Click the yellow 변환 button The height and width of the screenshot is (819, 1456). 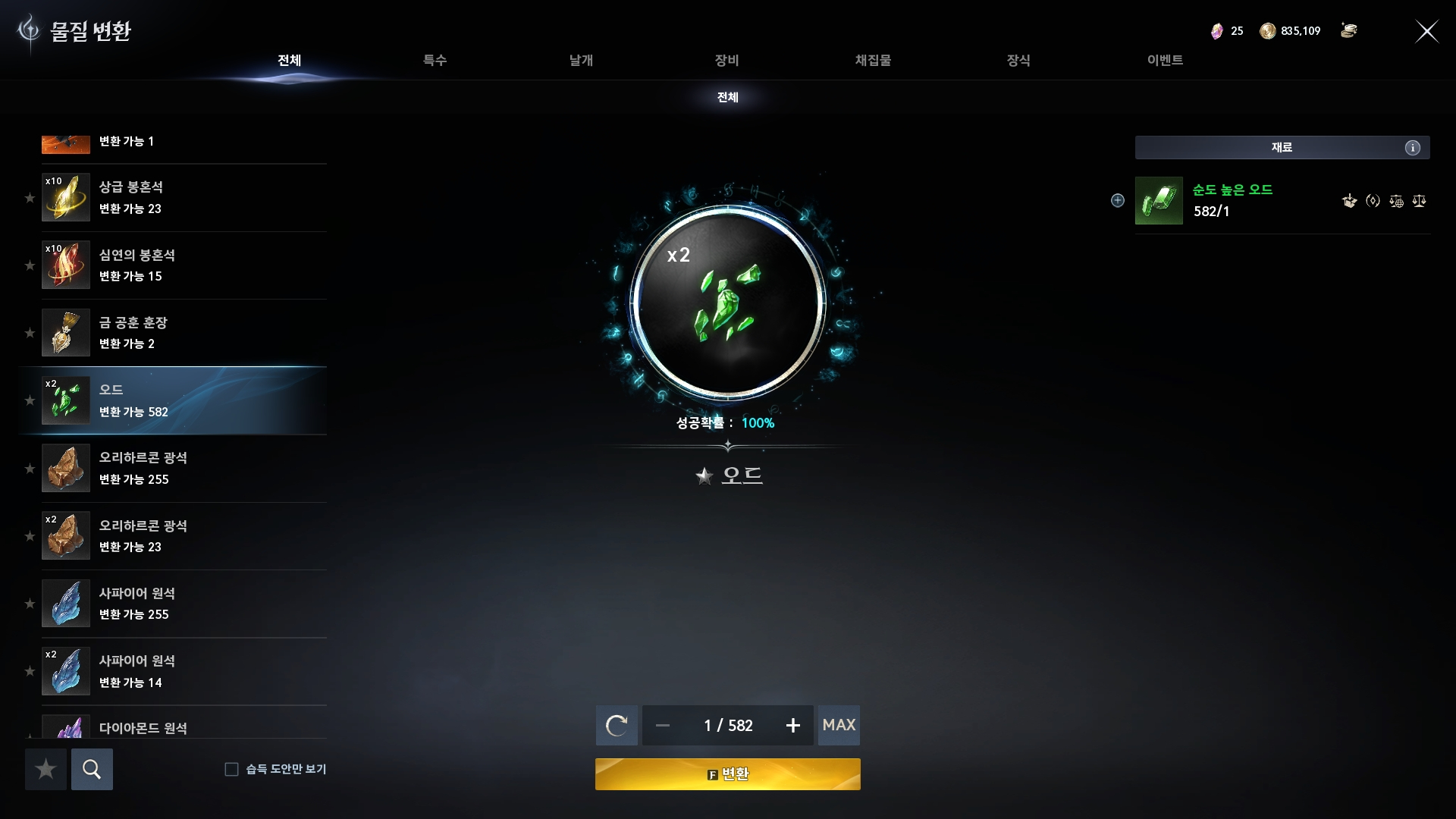(727, 774)
